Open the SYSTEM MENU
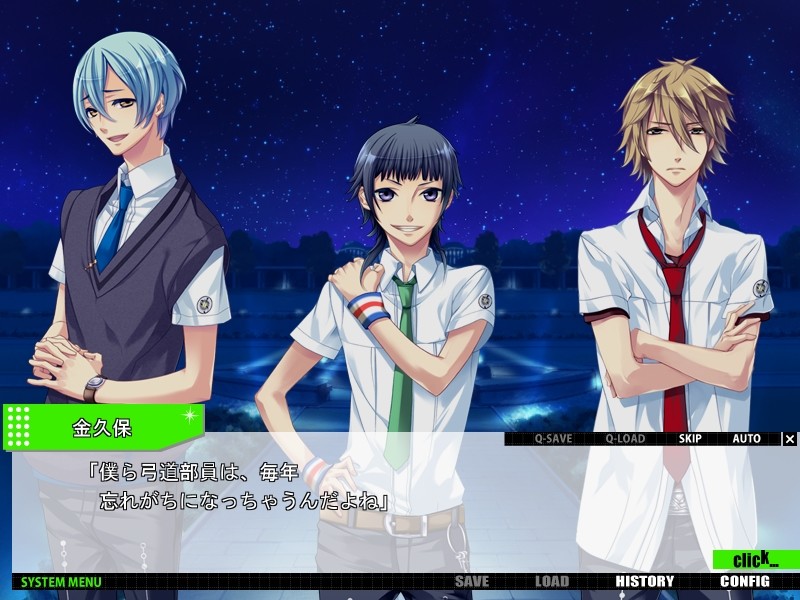Viewport: 800px width, 600px height. point(61,581)
